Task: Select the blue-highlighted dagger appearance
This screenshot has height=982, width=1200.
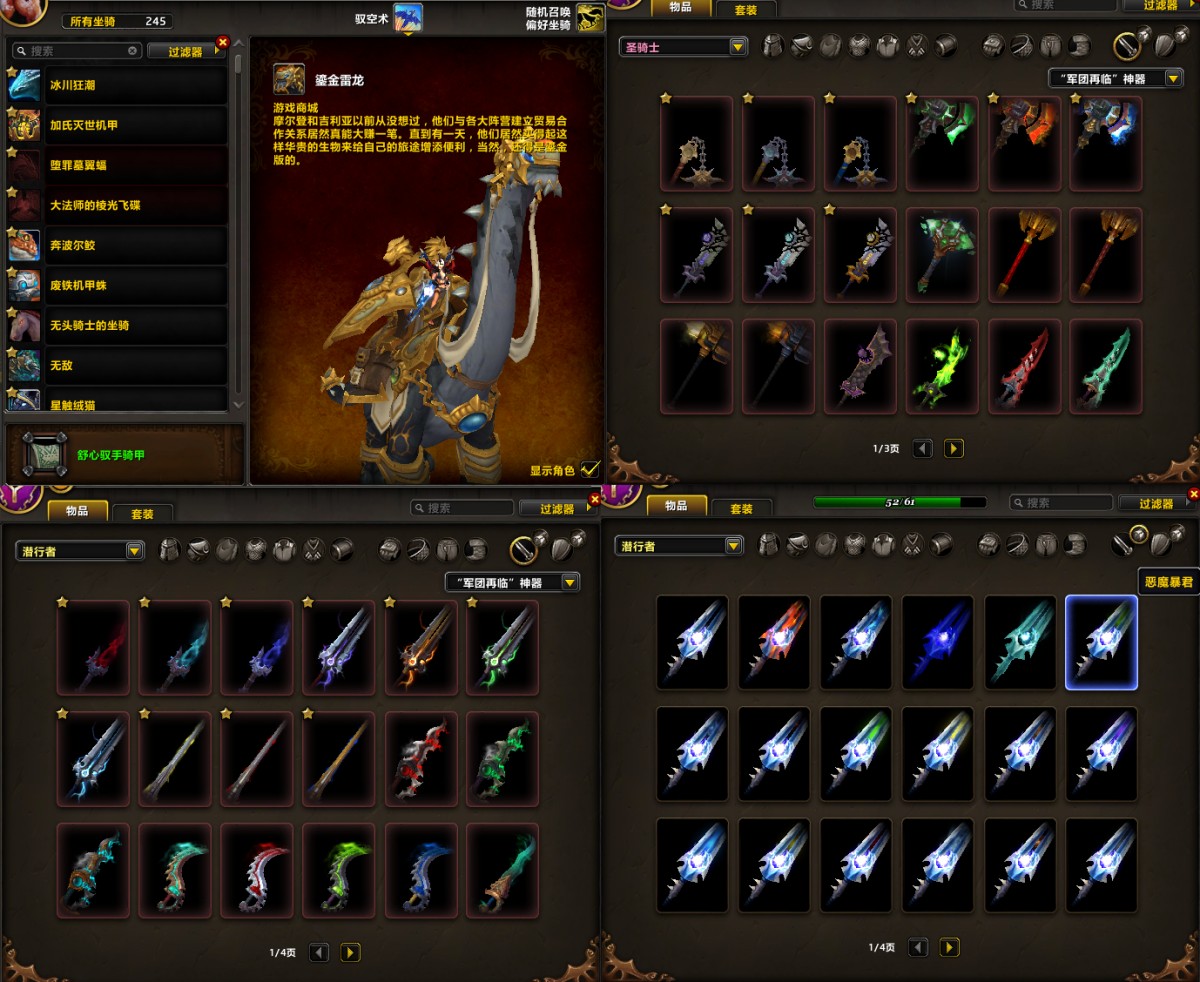Action: [1101, 642]
